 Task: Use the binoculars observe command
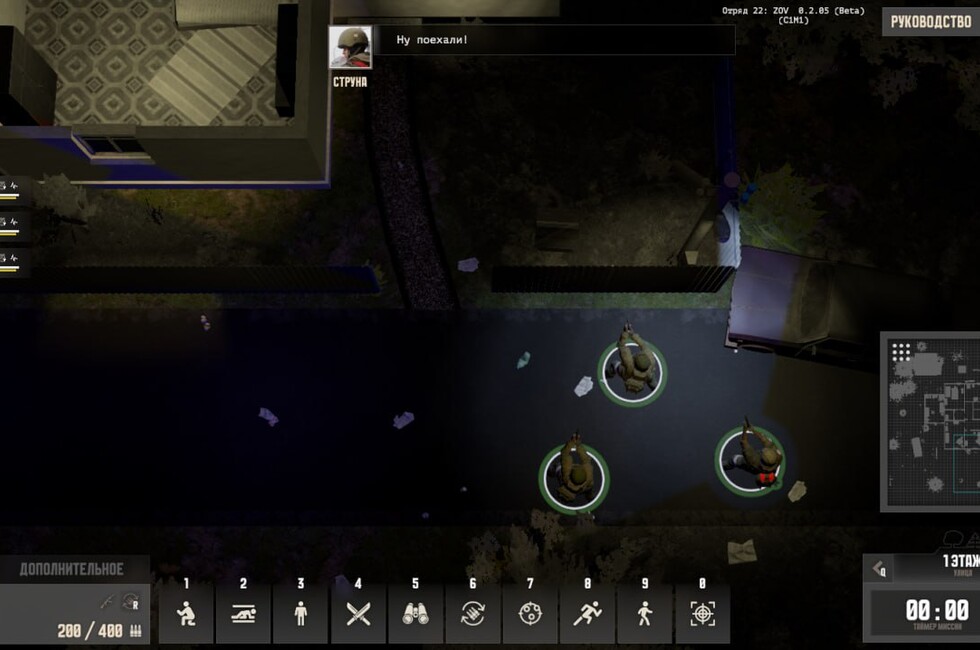[x=415, y=614]
